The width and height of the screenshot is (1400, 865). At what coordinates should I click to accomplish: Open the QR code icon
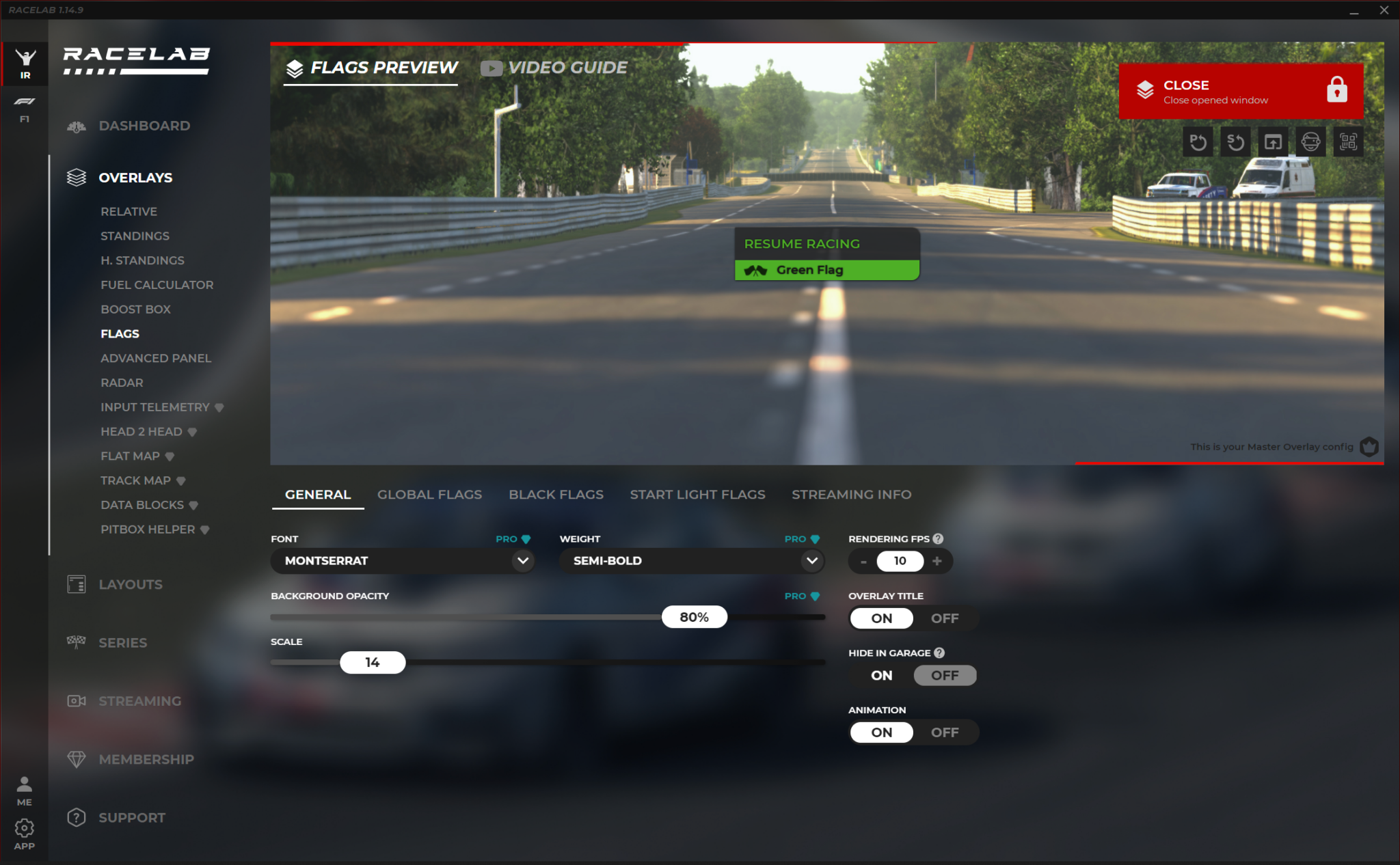(1348, 141)
